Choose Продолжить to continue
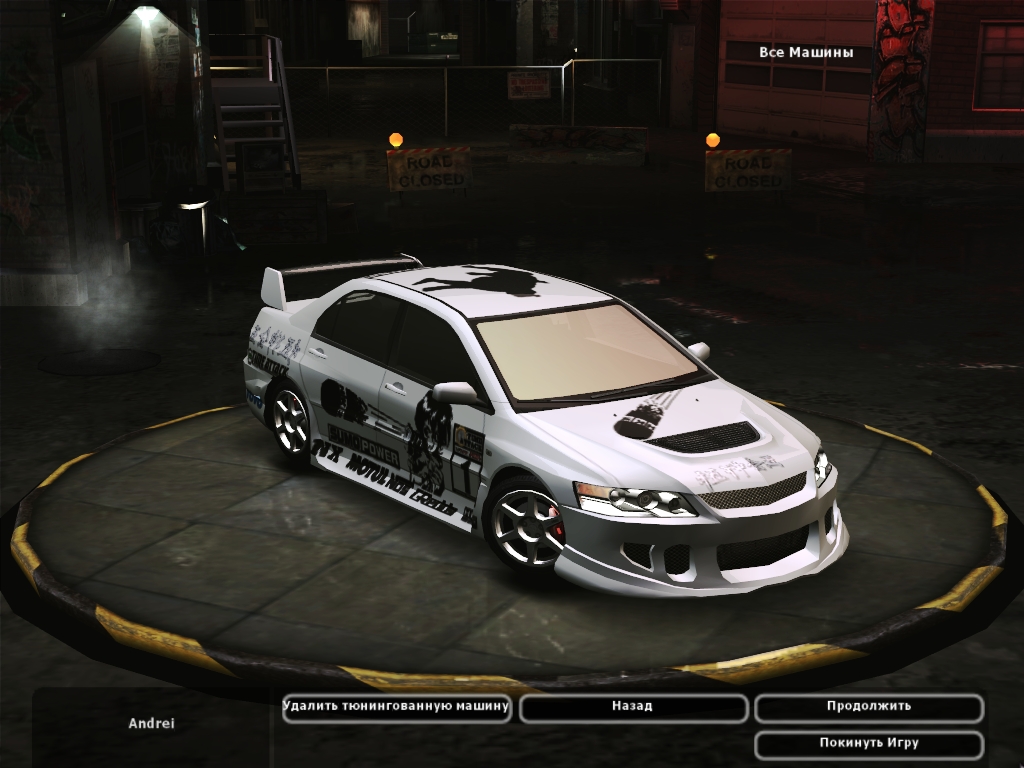The width and height of the screenshot is (1024, 768). coord(868,707)
